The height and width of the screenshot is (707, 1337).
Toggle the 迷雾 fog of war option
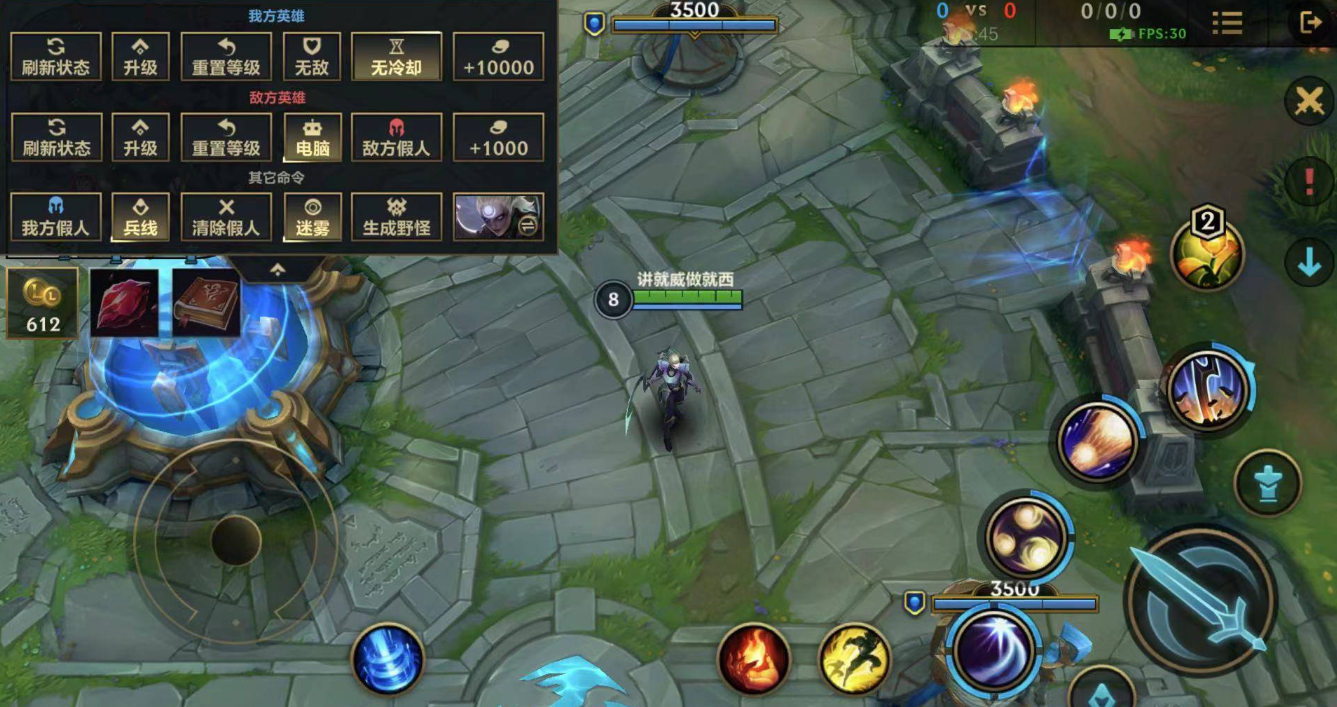pyautogui.click(x=313, y=217)
